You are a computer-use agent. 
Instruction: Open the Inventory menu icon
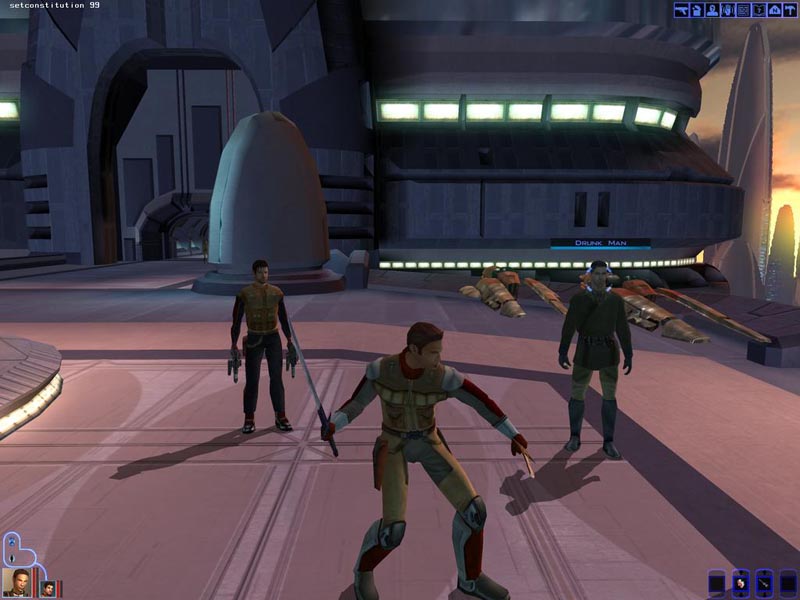pyautogui.click(x=697, y=10)
